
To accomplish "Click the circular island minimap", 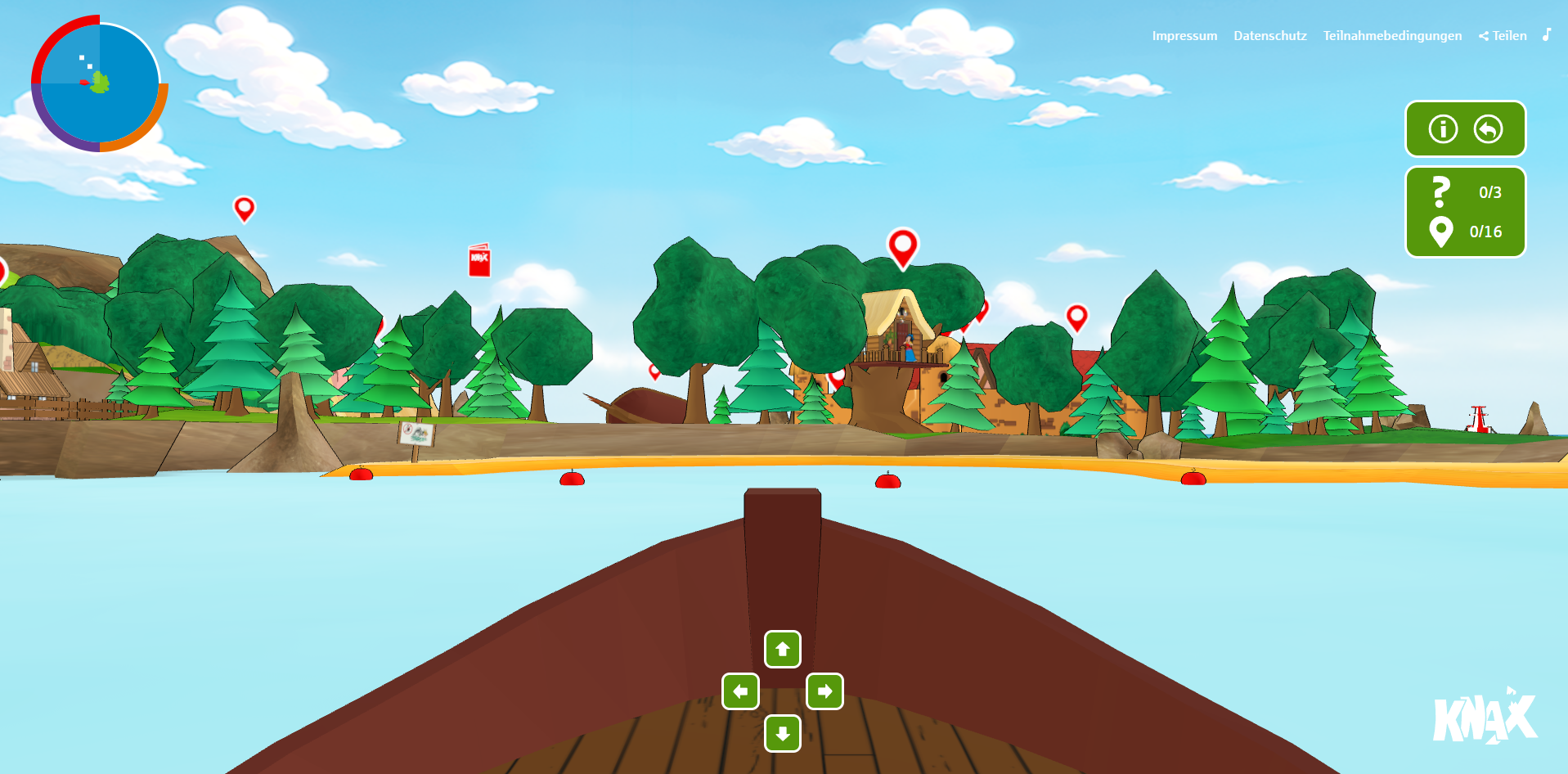I will [100, 83].
